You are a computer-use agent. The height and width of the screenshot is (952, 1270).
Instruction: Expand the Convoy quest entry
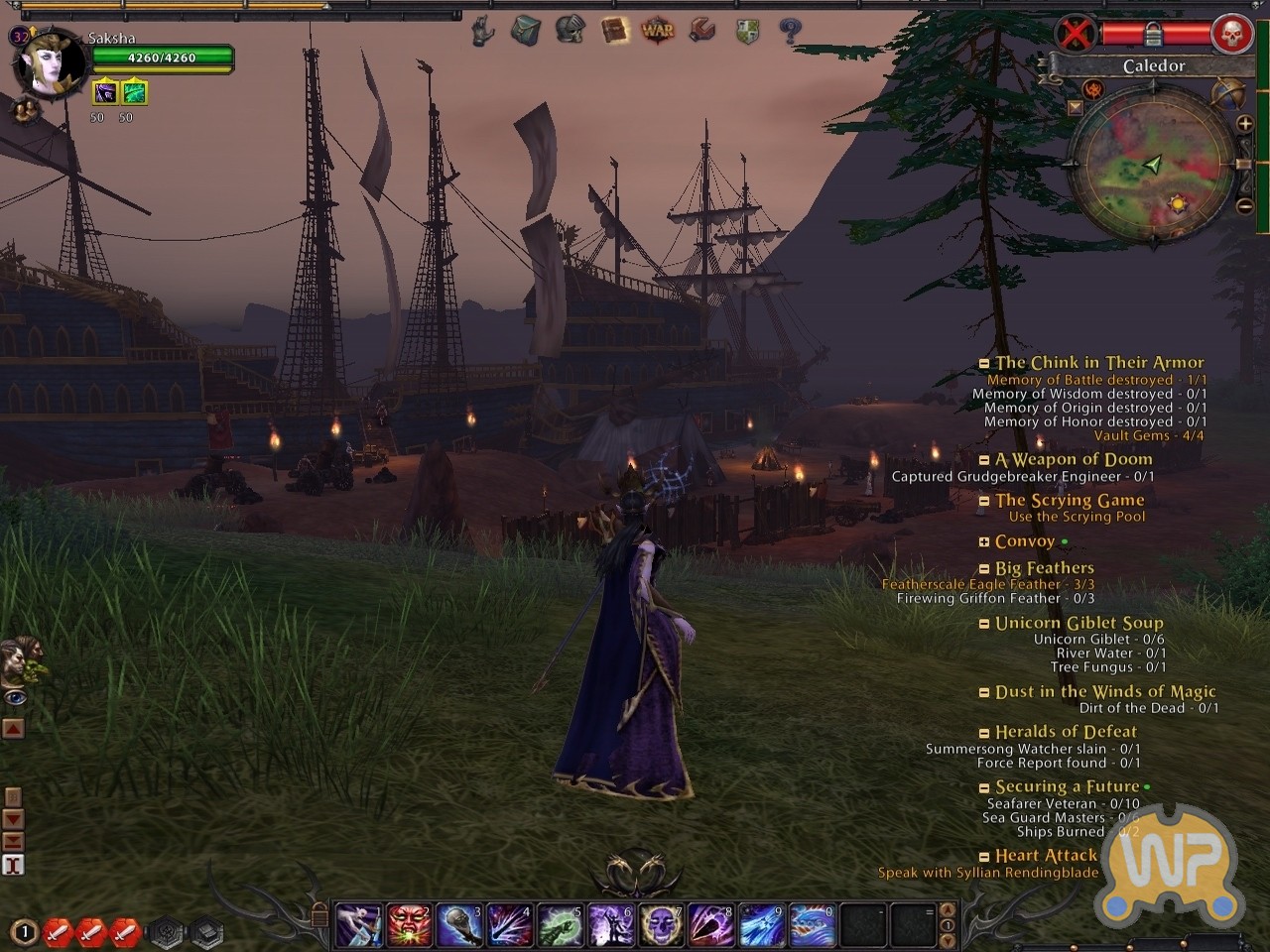point(983,542)
